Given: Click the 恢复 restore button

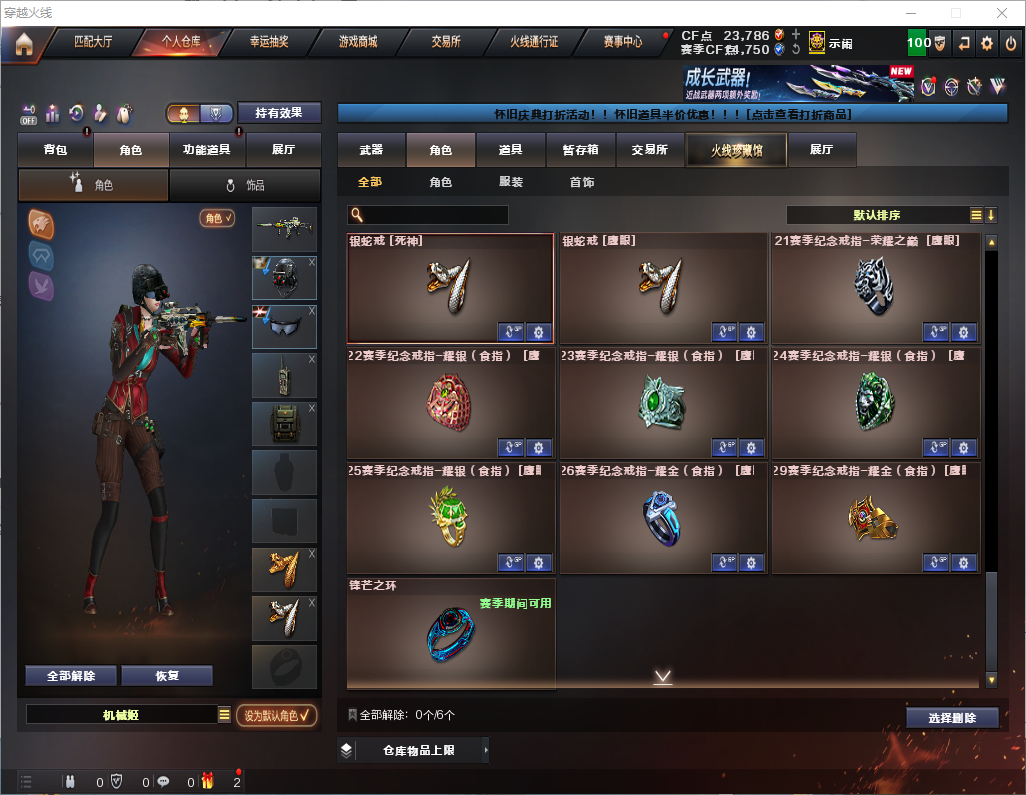Looking at the screenshot, I should pos(167,676).
